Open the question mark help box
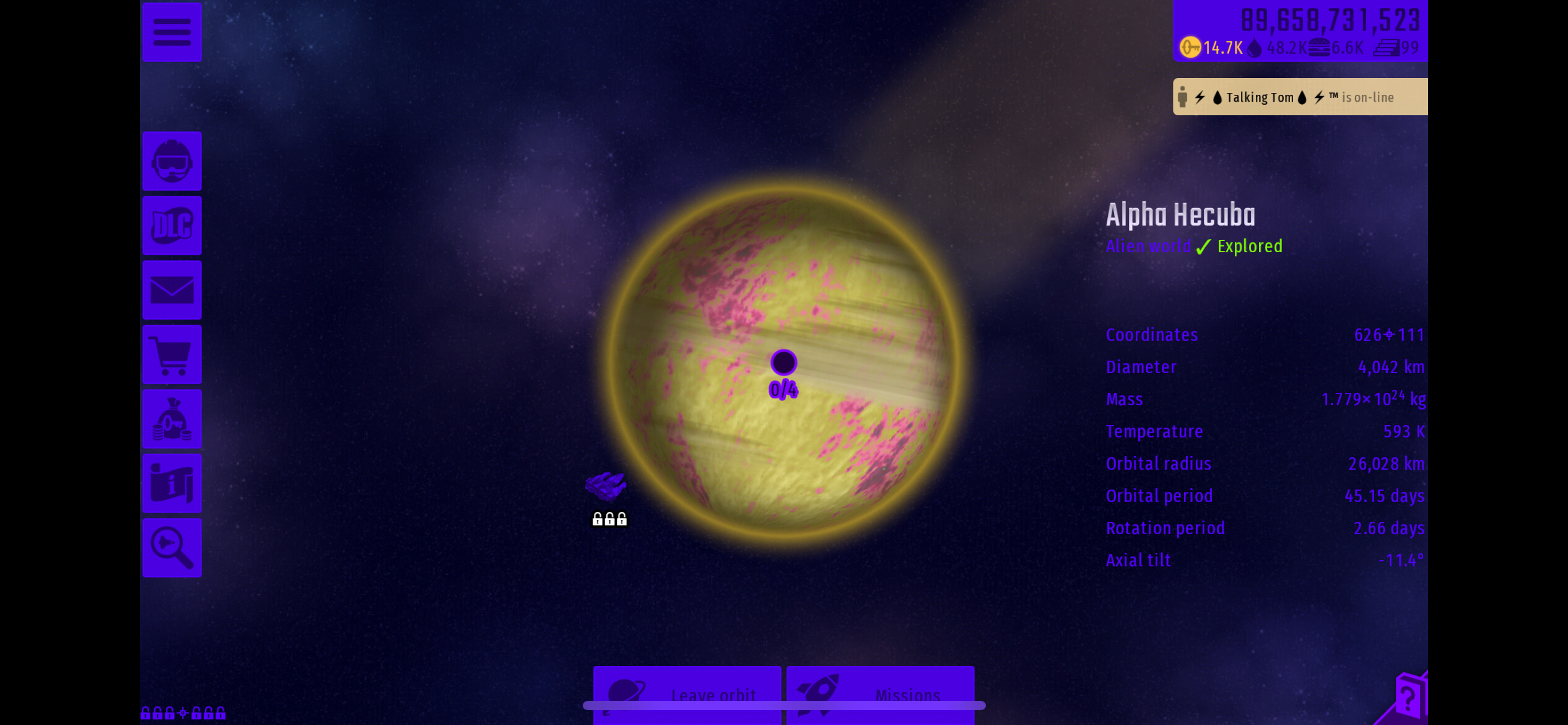1568x725 pixels. coord(1408,698)
